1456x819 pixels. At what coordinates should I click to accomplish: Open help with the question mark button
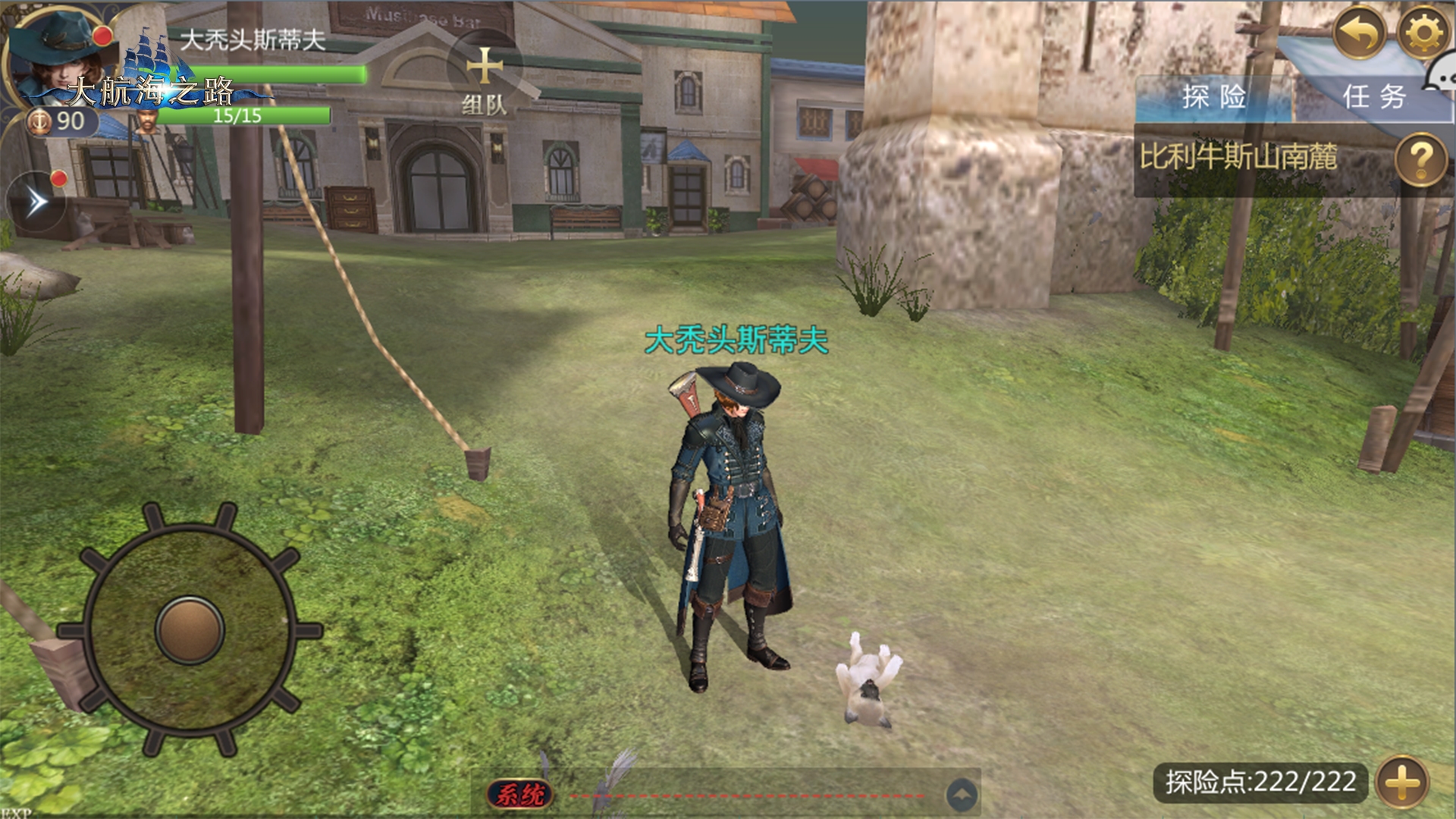1420,159
